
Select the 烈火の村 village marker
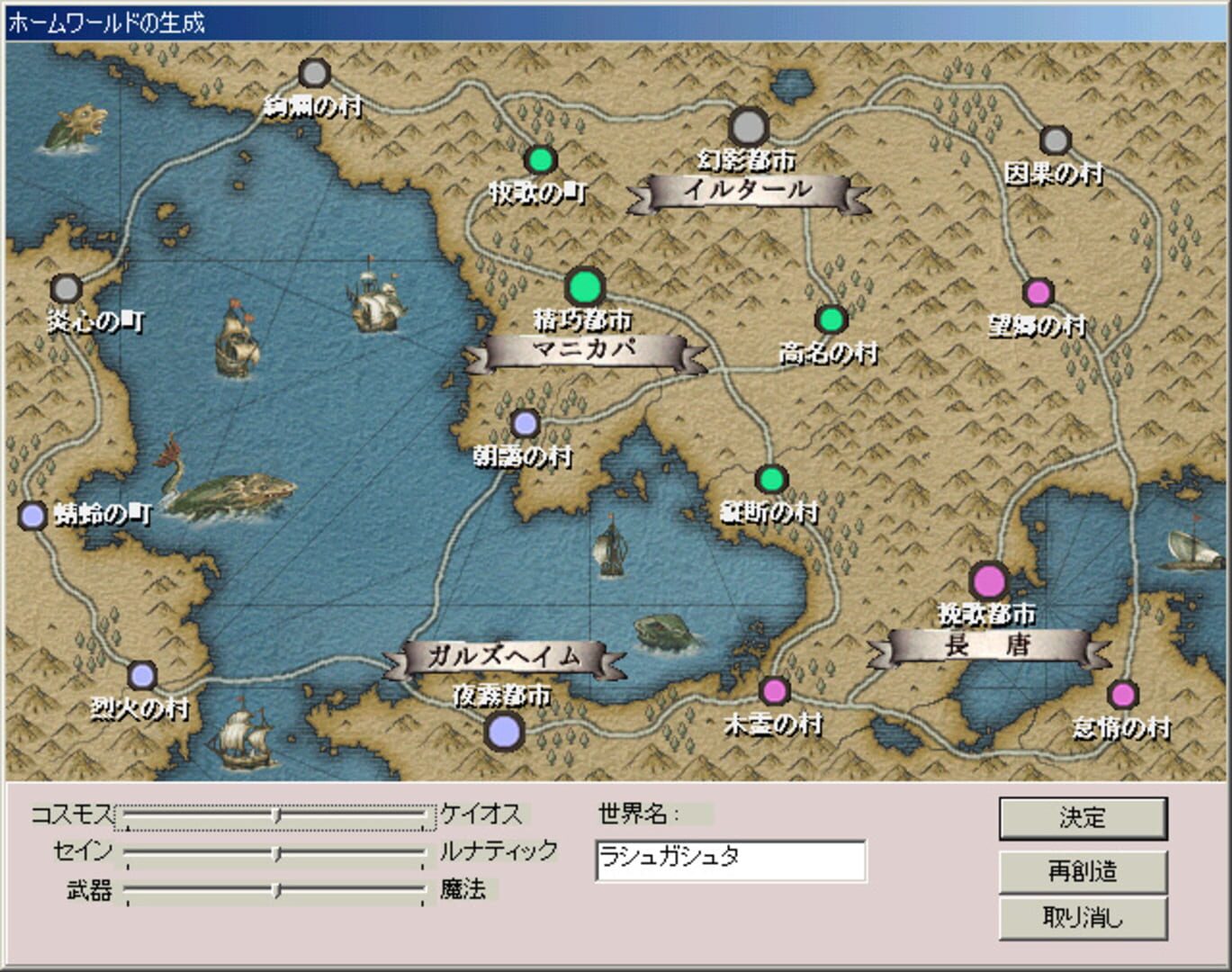pyautogui.click(x=140, y=675)
